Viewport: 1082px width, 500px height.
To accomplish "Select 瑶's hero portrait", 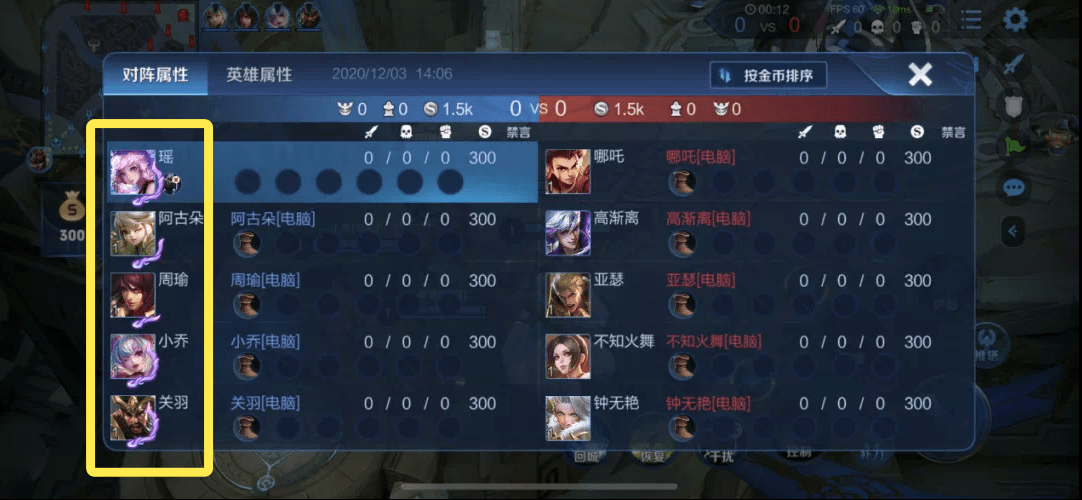I will point(132,172).
